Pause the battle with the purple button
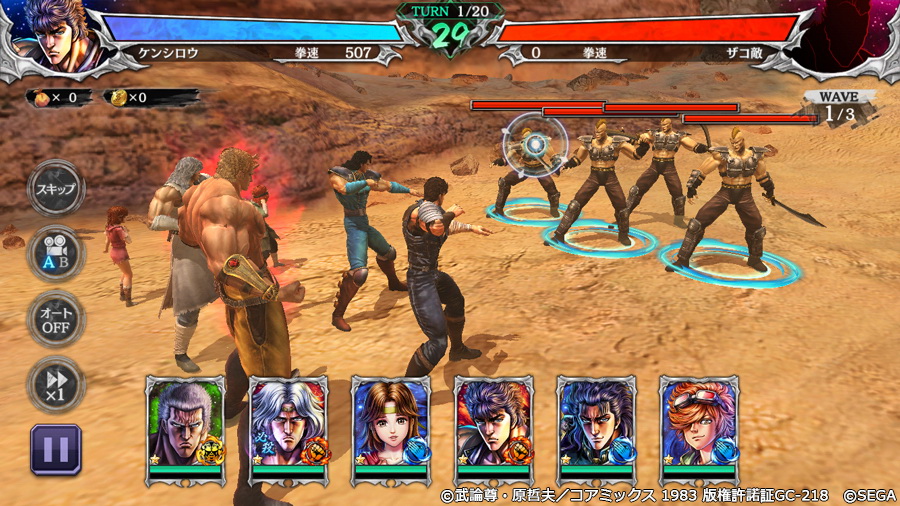The height and width of the screenshot is (506, 900). tap(55, 449)
